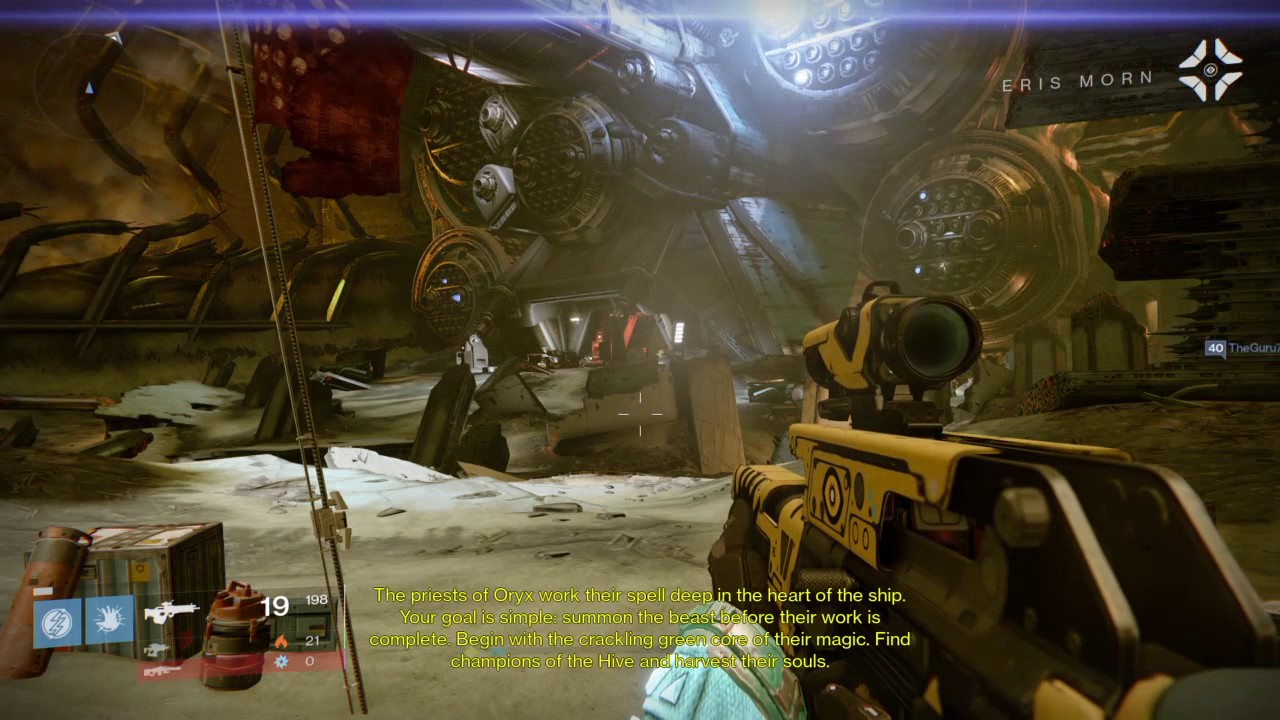
Task: Trigger the melee hand ability icon
Action: (109, 622)
